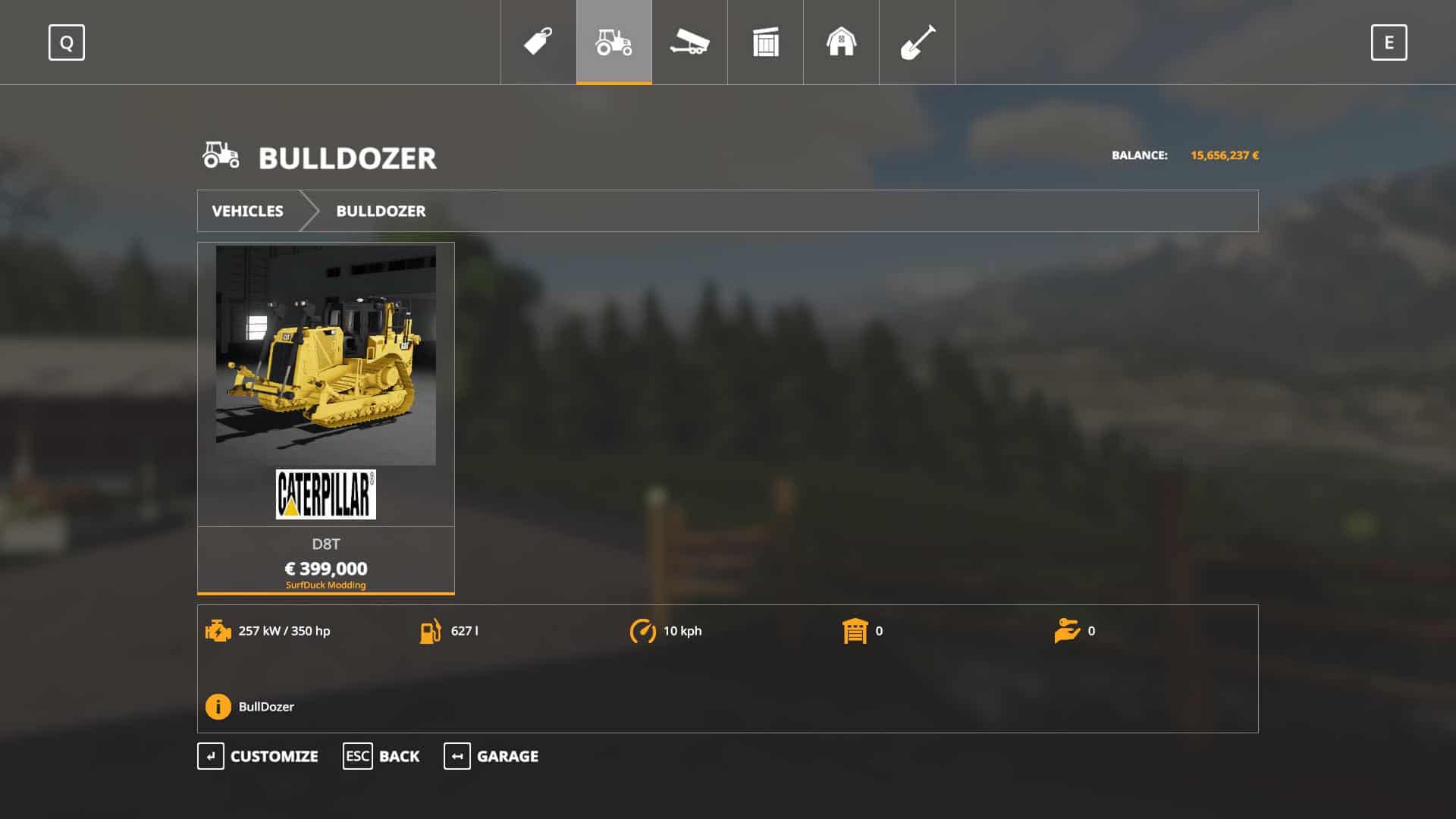Go back with the Back button
This screenshot has height=819, width=1456.
pyautogui.click(x=381, y=756)
